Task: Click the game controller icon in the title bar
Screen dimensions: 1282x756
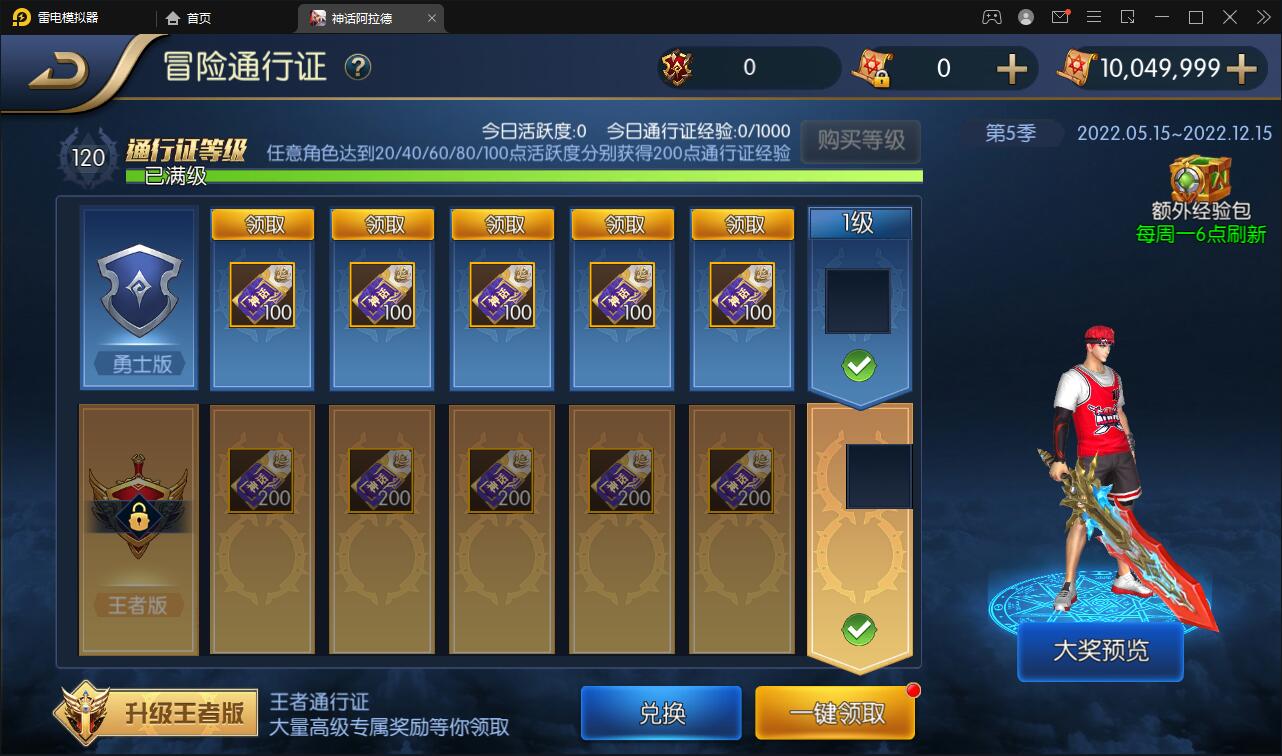Action: click(991, 17)
